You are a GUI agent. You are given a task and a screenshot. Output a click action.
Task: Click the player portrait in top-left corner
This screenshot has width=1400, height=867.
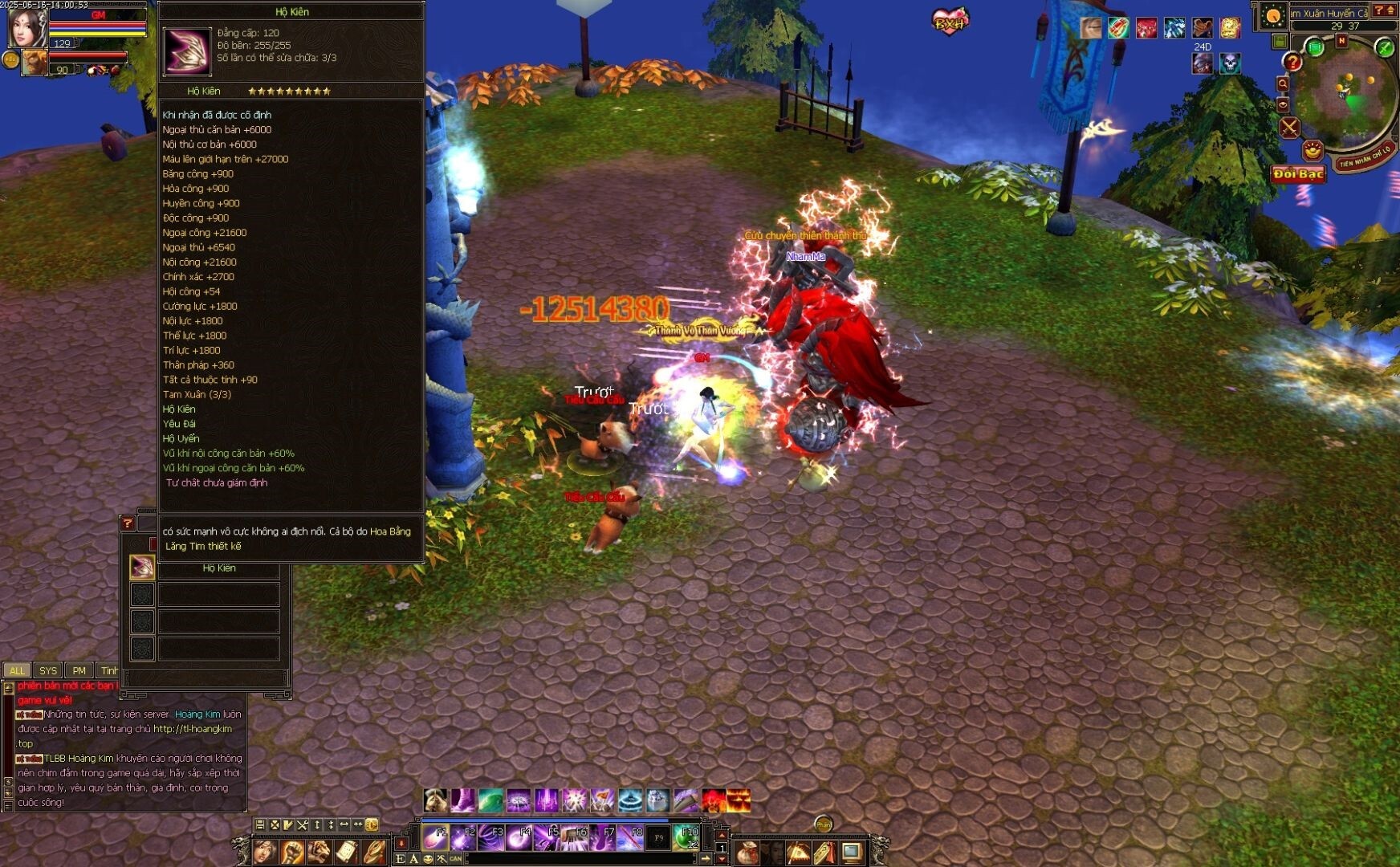click(x=26, y=26)
